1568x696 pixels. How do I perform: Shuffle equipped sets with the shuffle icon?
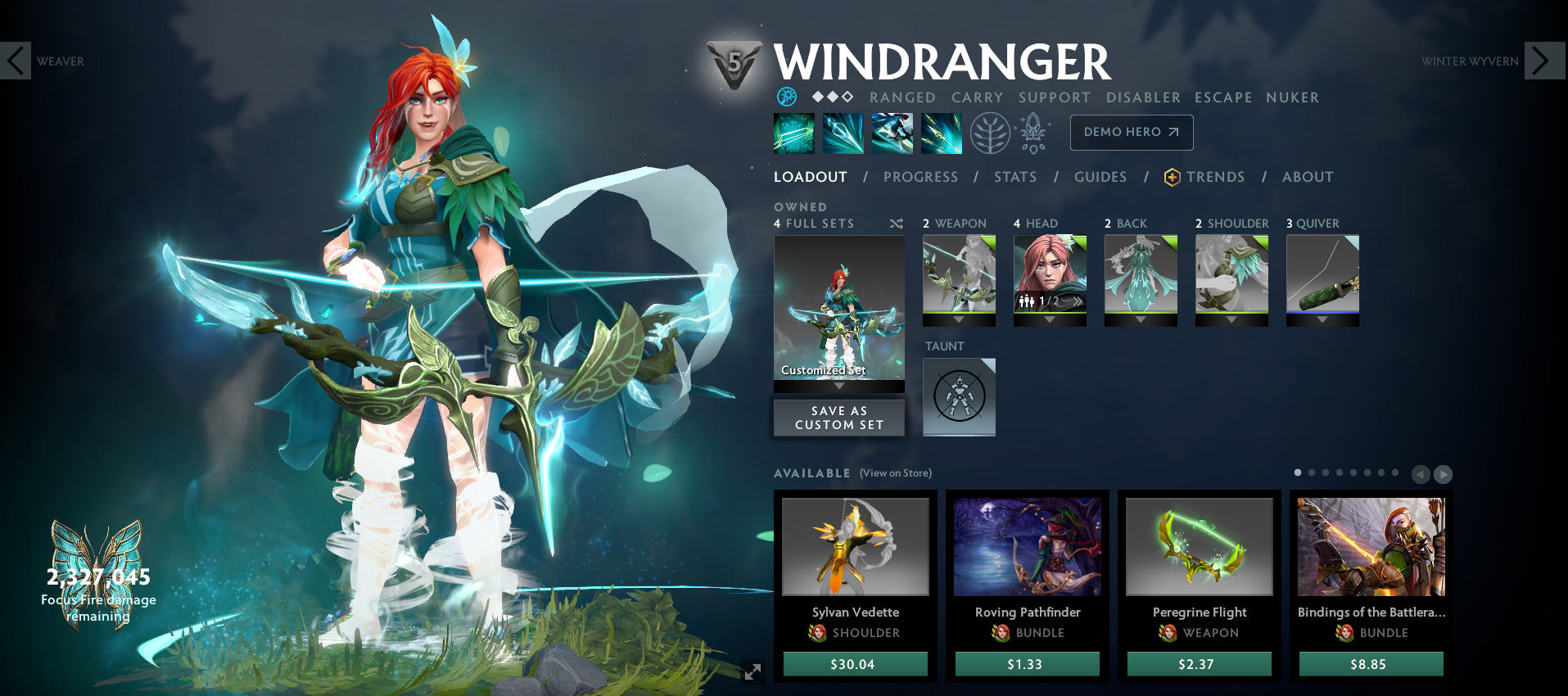(x=896, y=223)
